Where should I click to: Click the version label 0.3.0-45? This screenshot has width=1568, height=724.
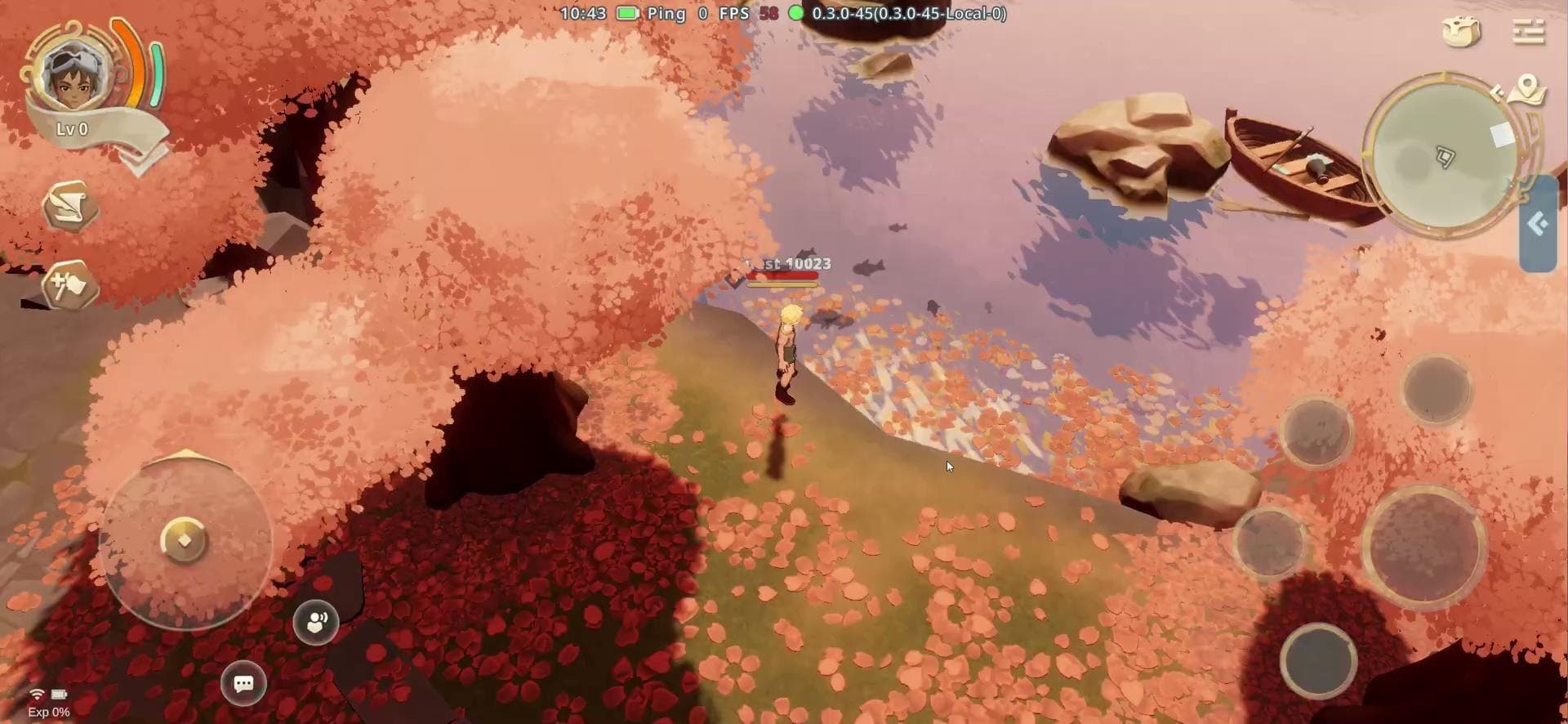coord(908,14)
